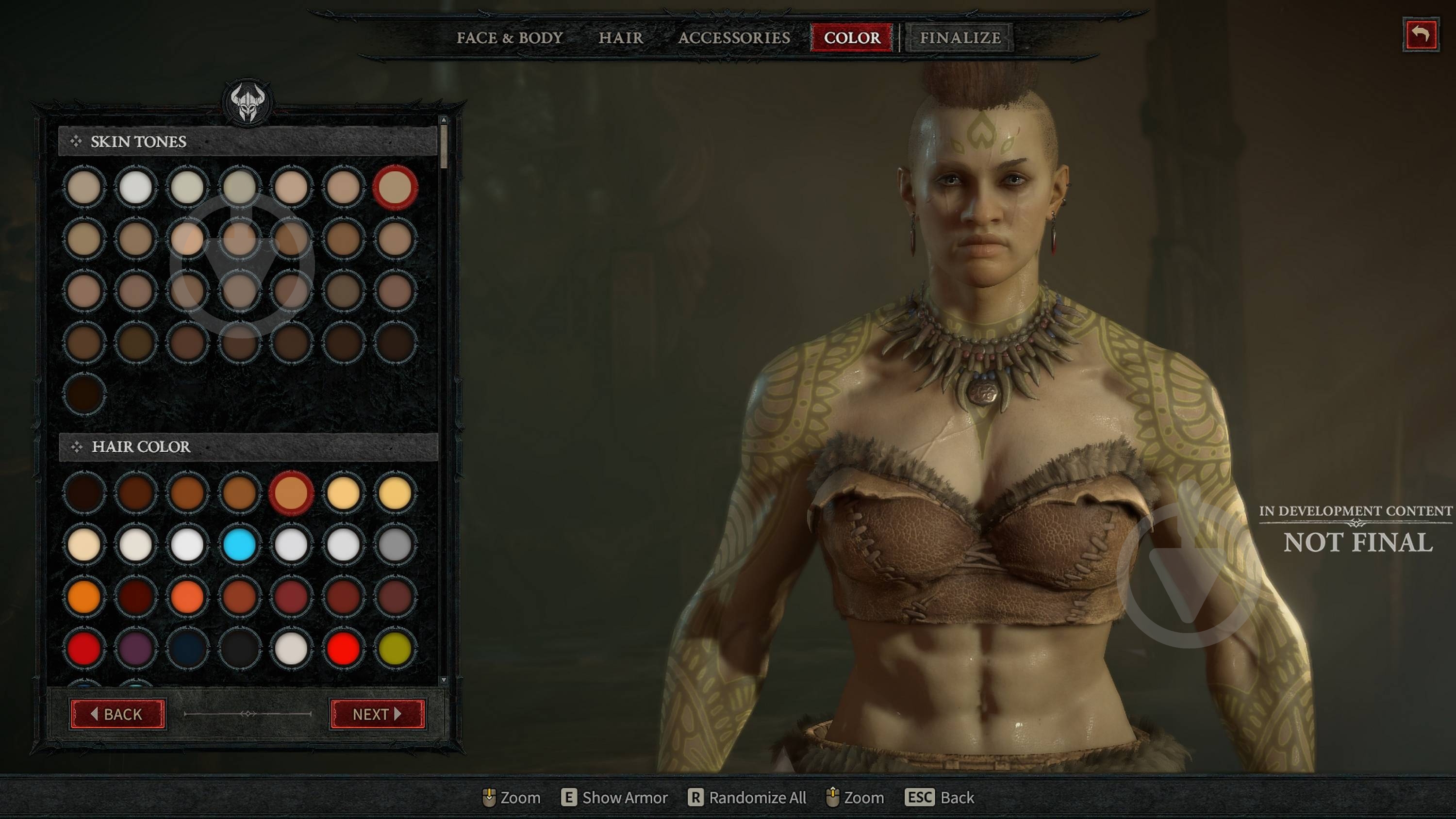Viewport: 1456px width, 819px height.
Task: Open the Hair tab
Action: pyautogui.click(x=620, y=38)
